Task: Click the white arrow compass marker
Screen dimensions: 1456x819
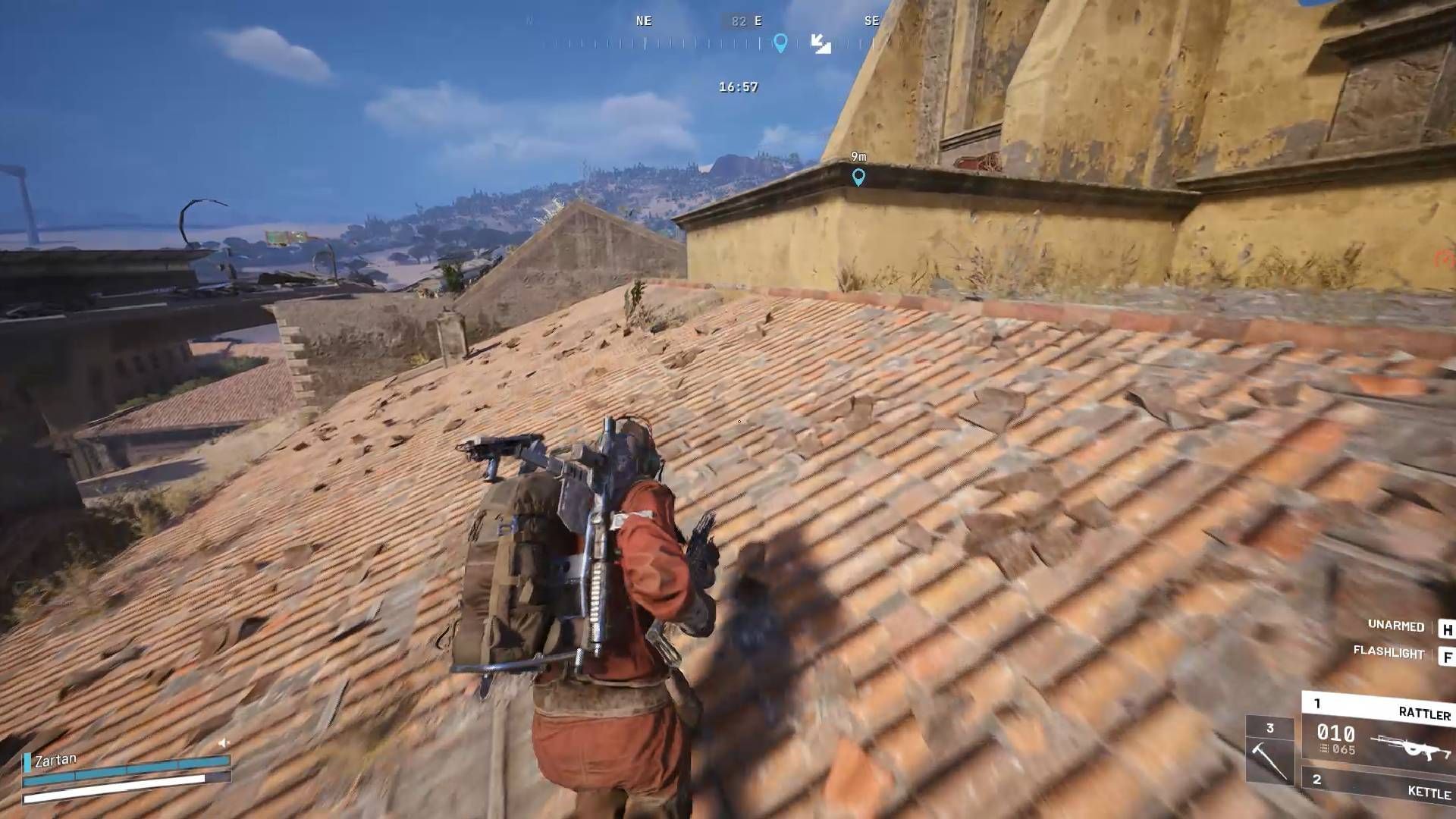Action: 821,43
